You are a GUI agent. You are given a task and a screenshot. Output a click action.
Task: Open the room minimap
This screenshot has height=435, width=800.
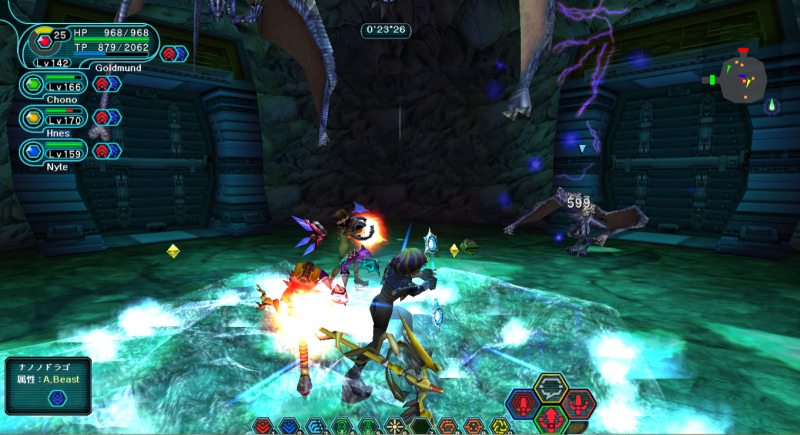(x=743, y=78)
